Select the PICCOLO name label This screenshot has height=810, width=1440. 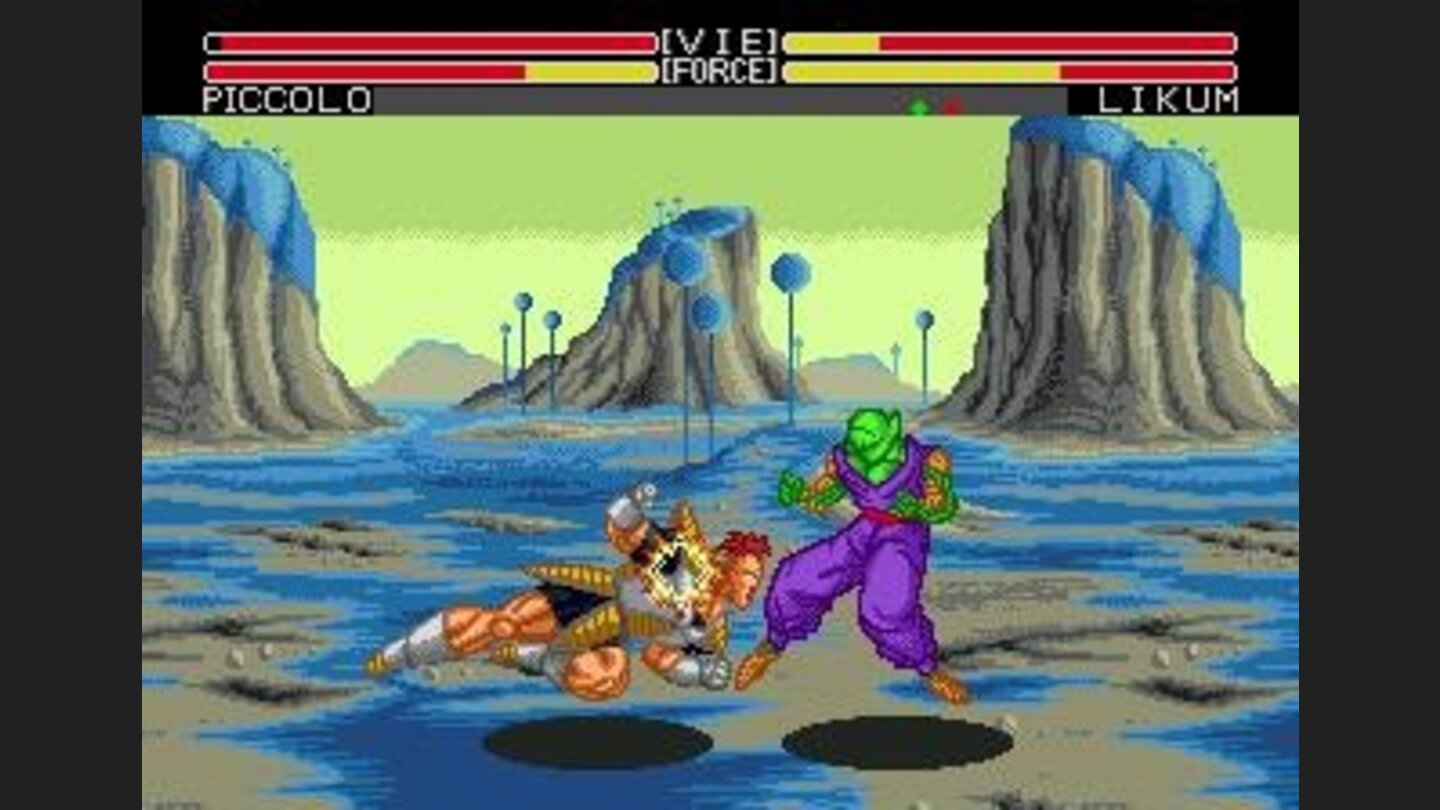[x=285, y=99]
